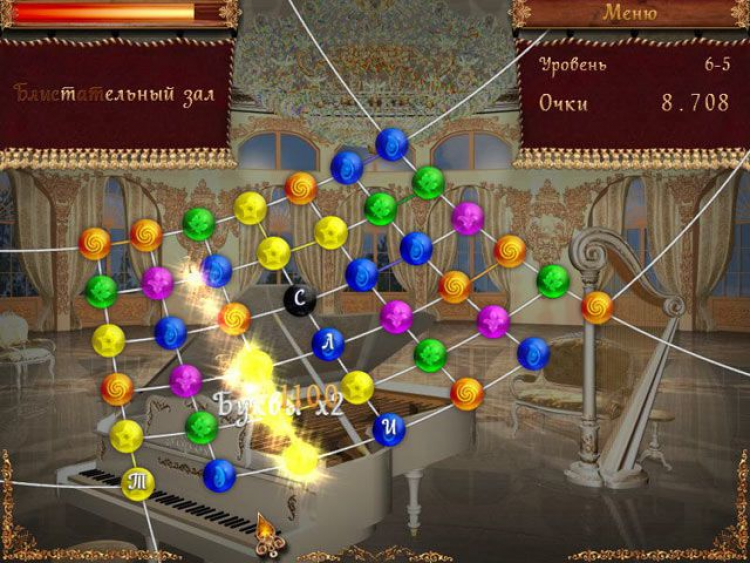Click the yellow ball labeled Т
Screen dimensions: 750x563
point(138,483)
